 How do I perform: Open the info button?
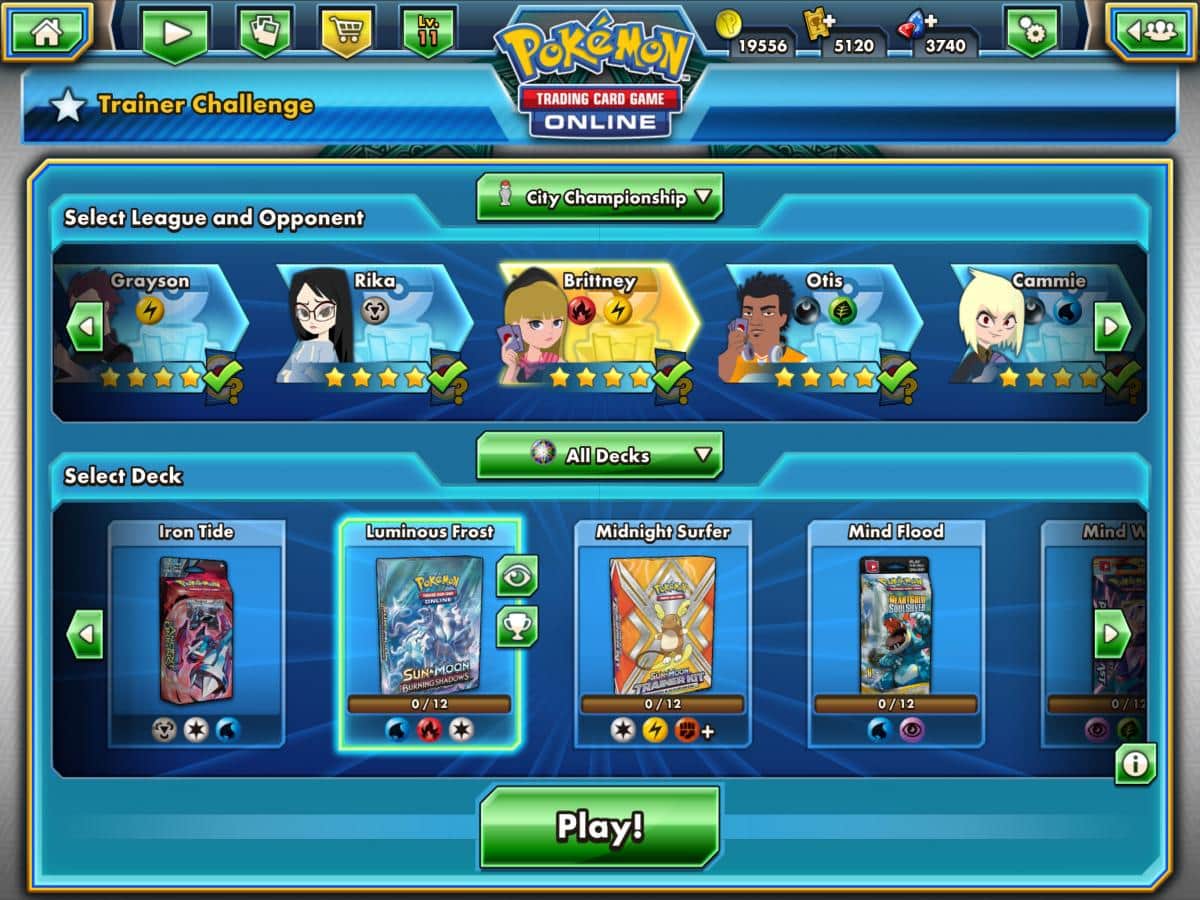1136,764
